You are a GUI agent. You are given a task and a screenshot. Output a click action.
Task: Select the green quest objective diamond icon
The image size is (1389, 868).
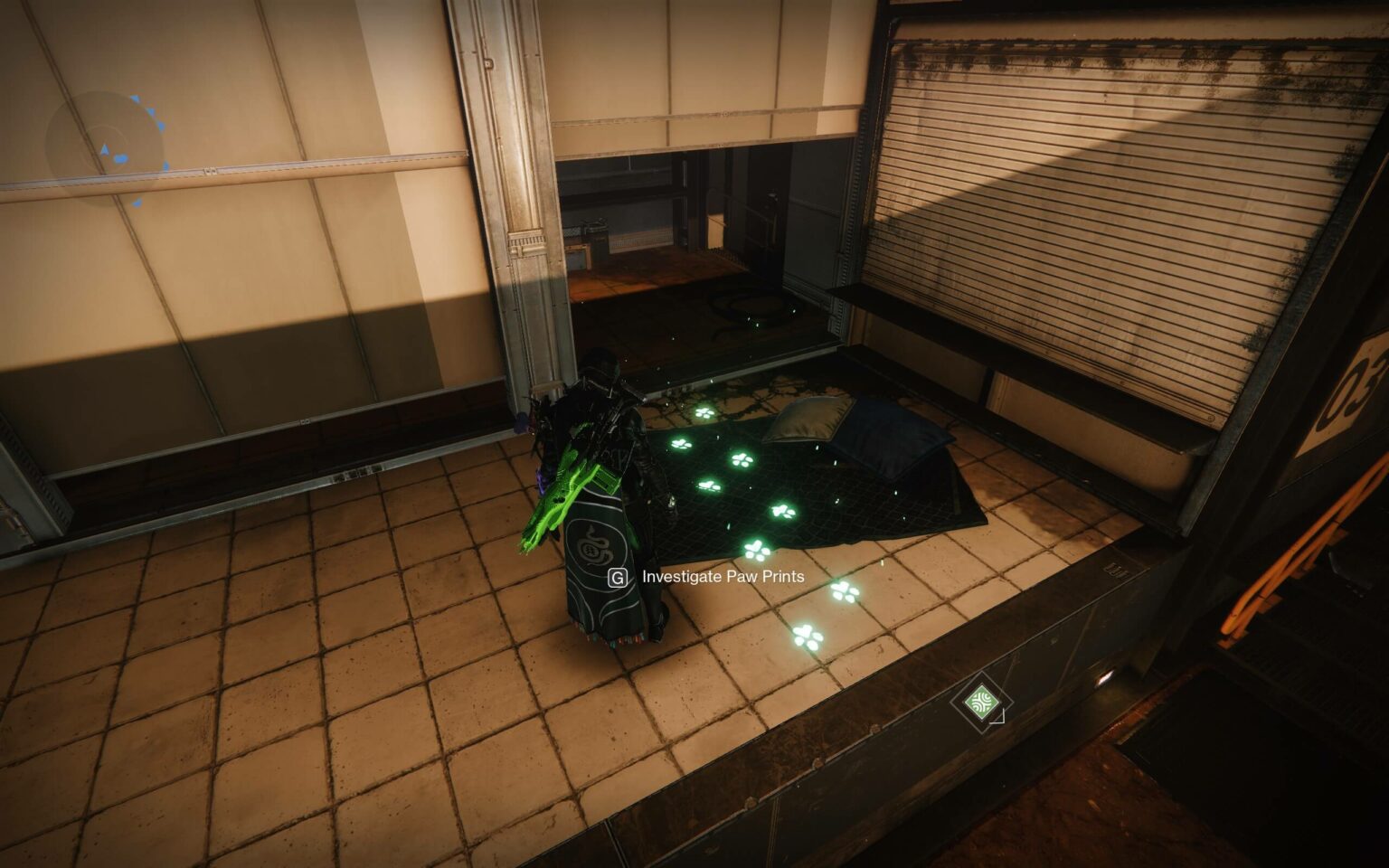[983, 700]
